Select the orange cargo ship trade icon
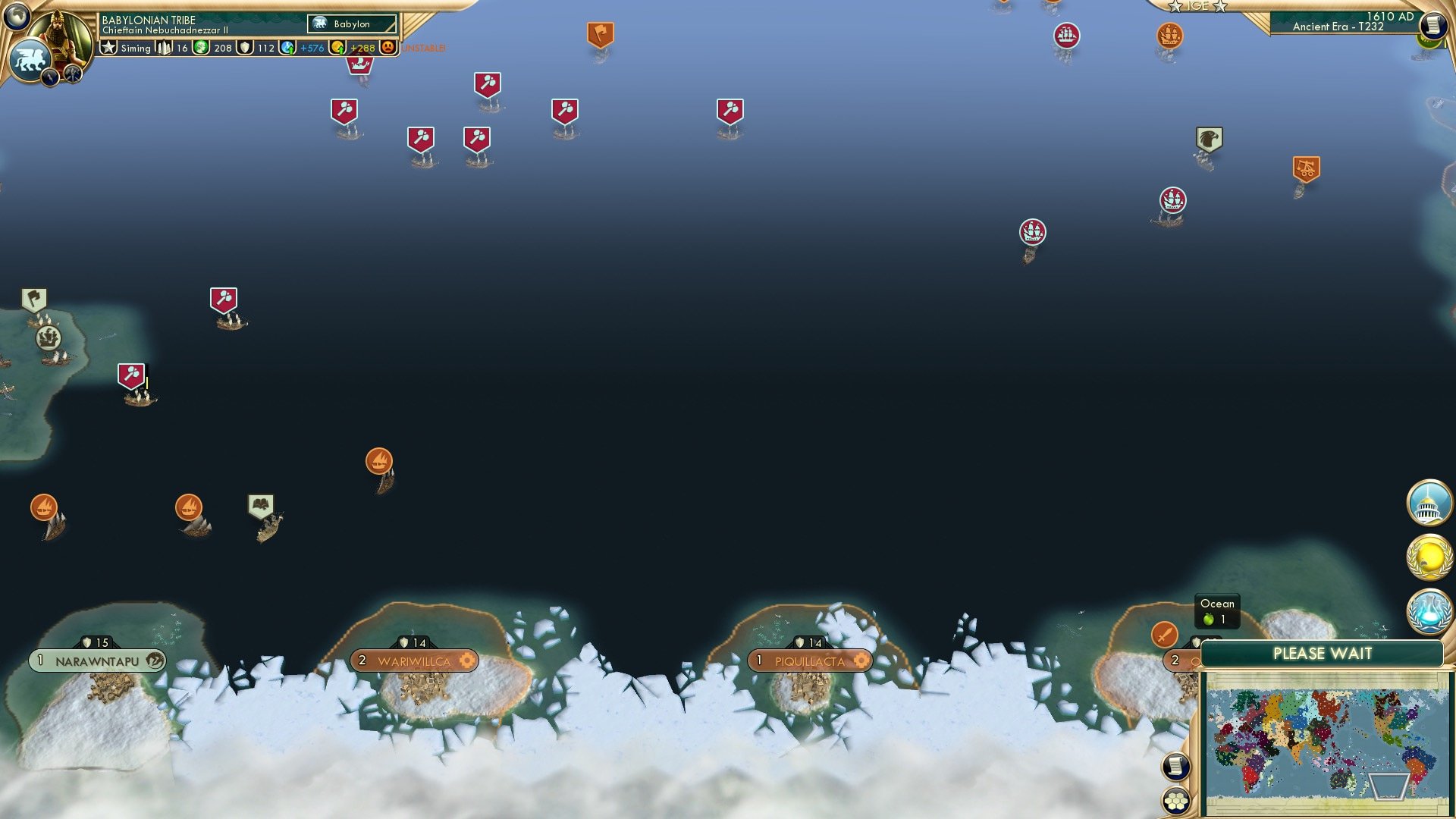Image resolution: width=1456 pixels, height=819 pixels. (378, 459)
